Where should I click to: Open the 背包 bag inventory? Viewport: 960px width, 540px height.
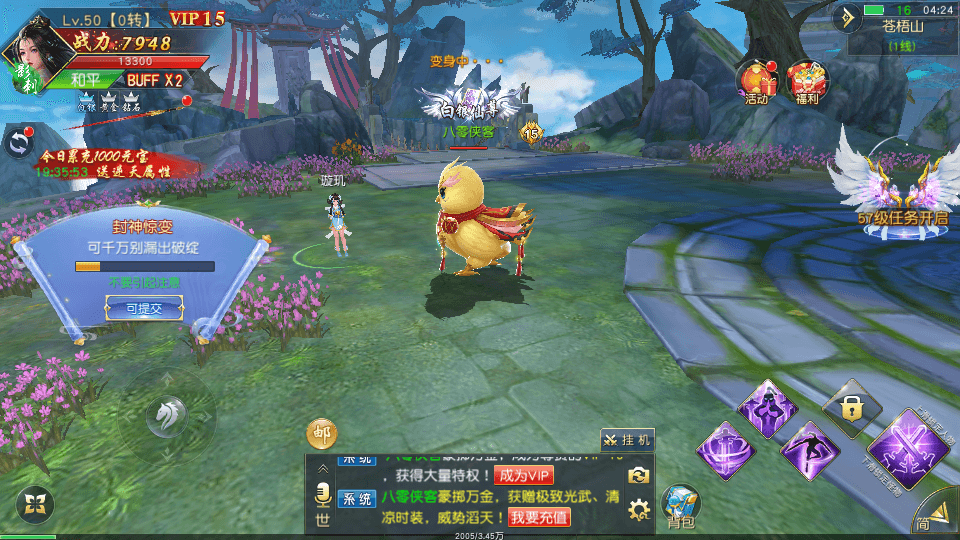coord(681,505)
